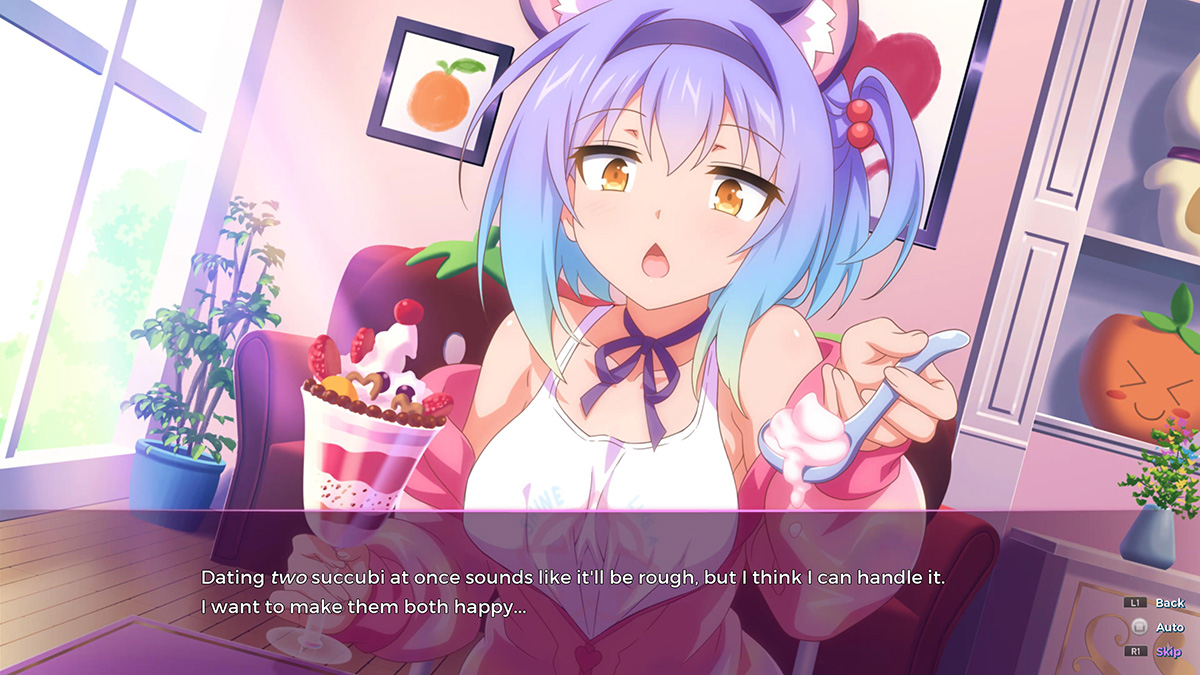Advance the dialogue text box

(600, 591)
